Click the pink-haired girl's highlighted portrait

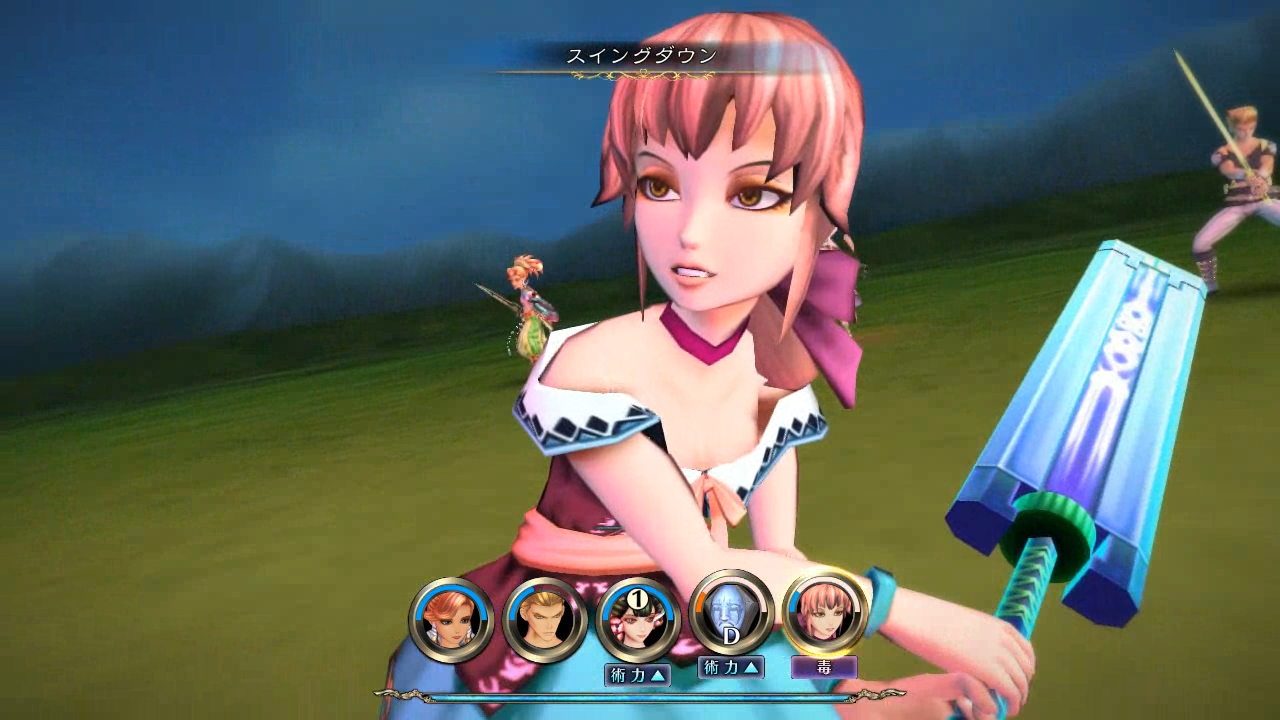(x=825, y=613)
